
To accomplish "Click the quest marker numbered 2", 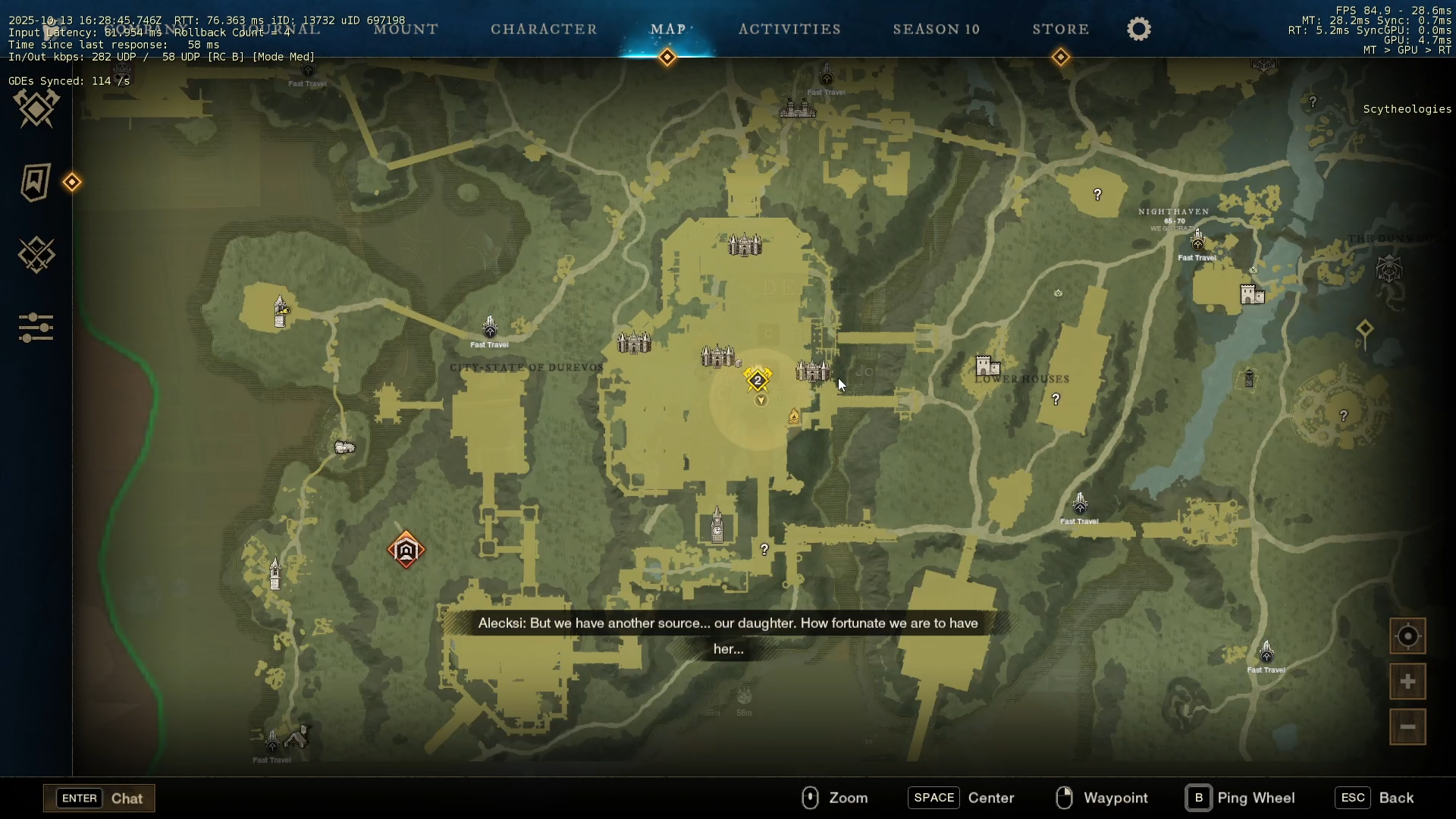I will pos(758,380).
